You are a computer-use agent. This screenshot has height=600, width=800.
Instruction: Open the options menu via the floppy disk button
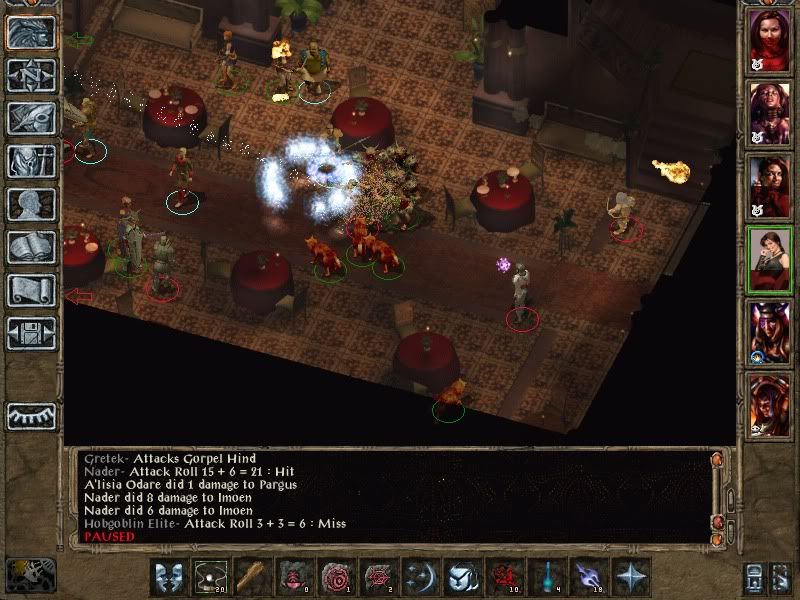[31, 333]
